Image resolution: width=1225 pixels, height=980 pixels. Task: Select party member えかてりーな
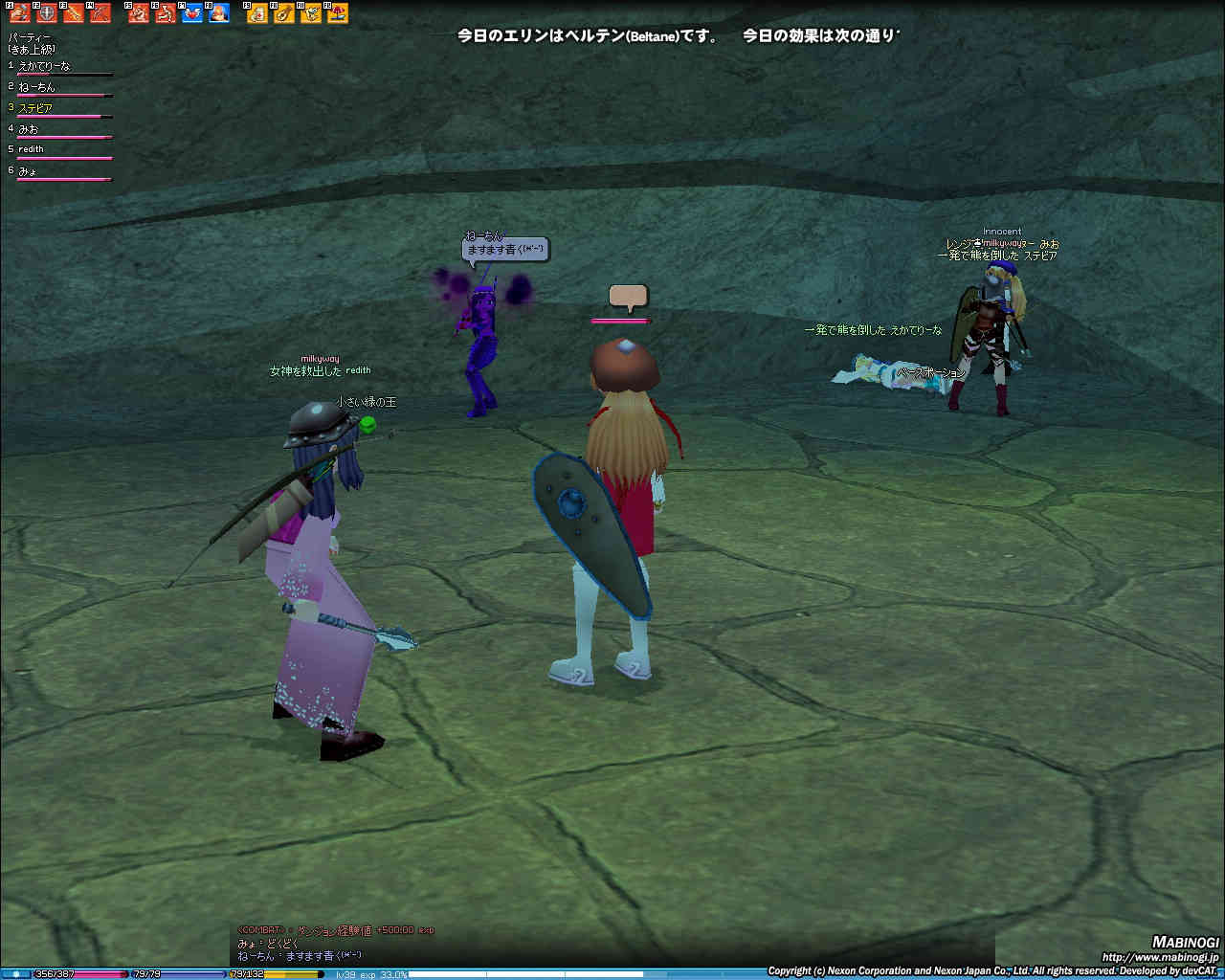[44, 66]
